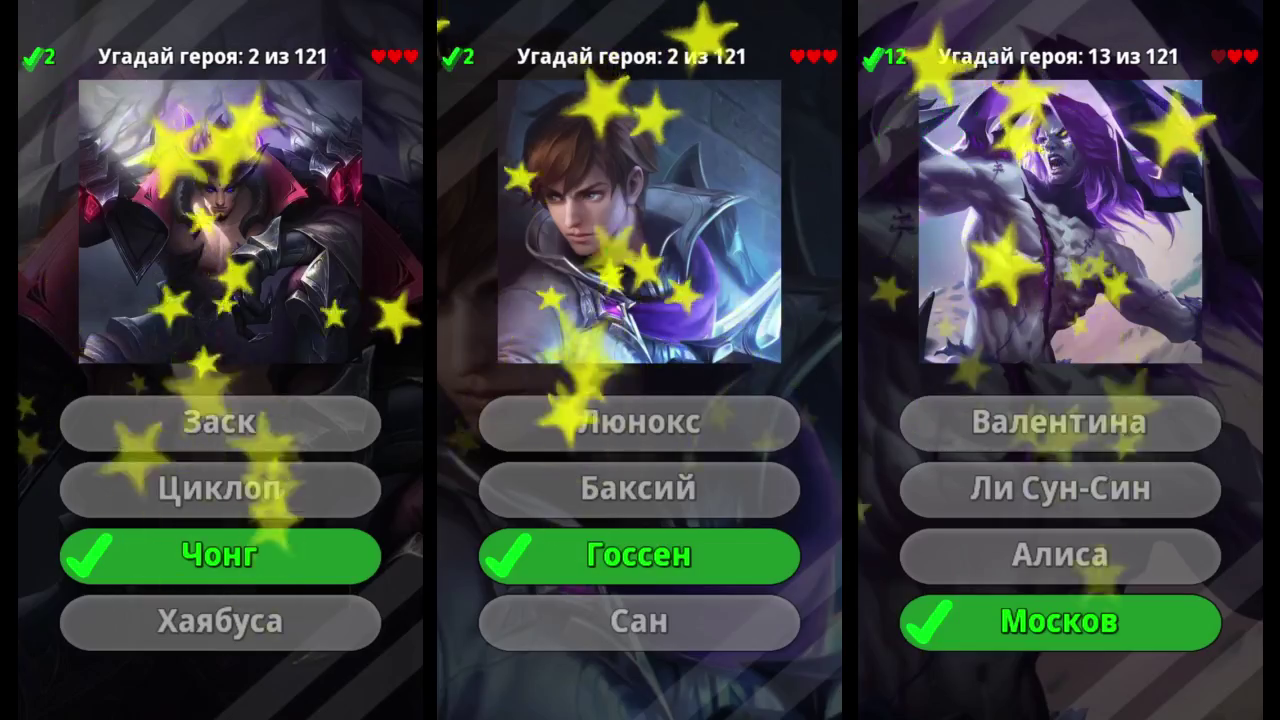
Task: Choose Циклоп as your guess
Action: (x=220, y=489)
